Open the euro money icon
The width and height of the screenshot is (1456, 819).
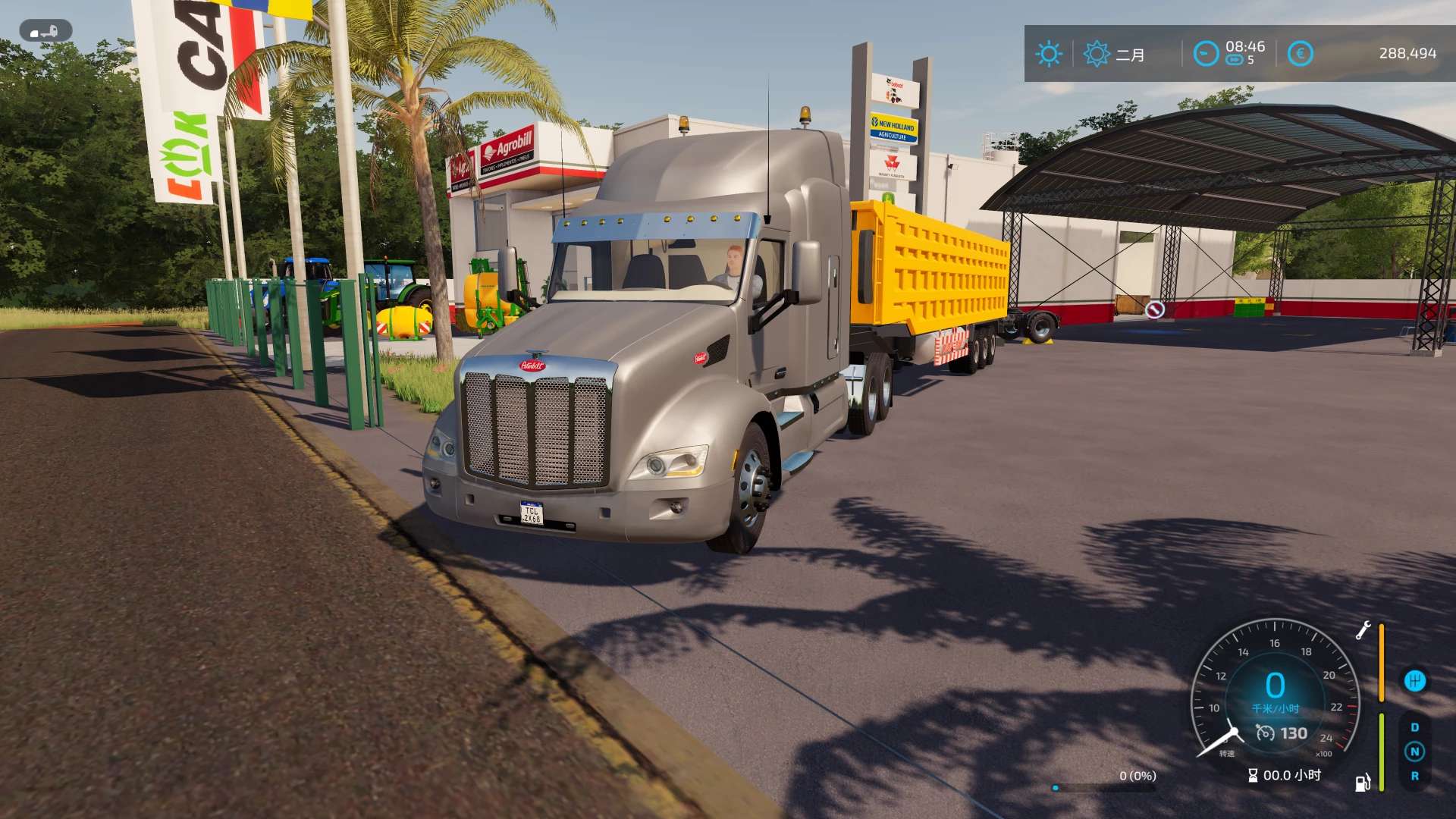tap(1300, 54)
